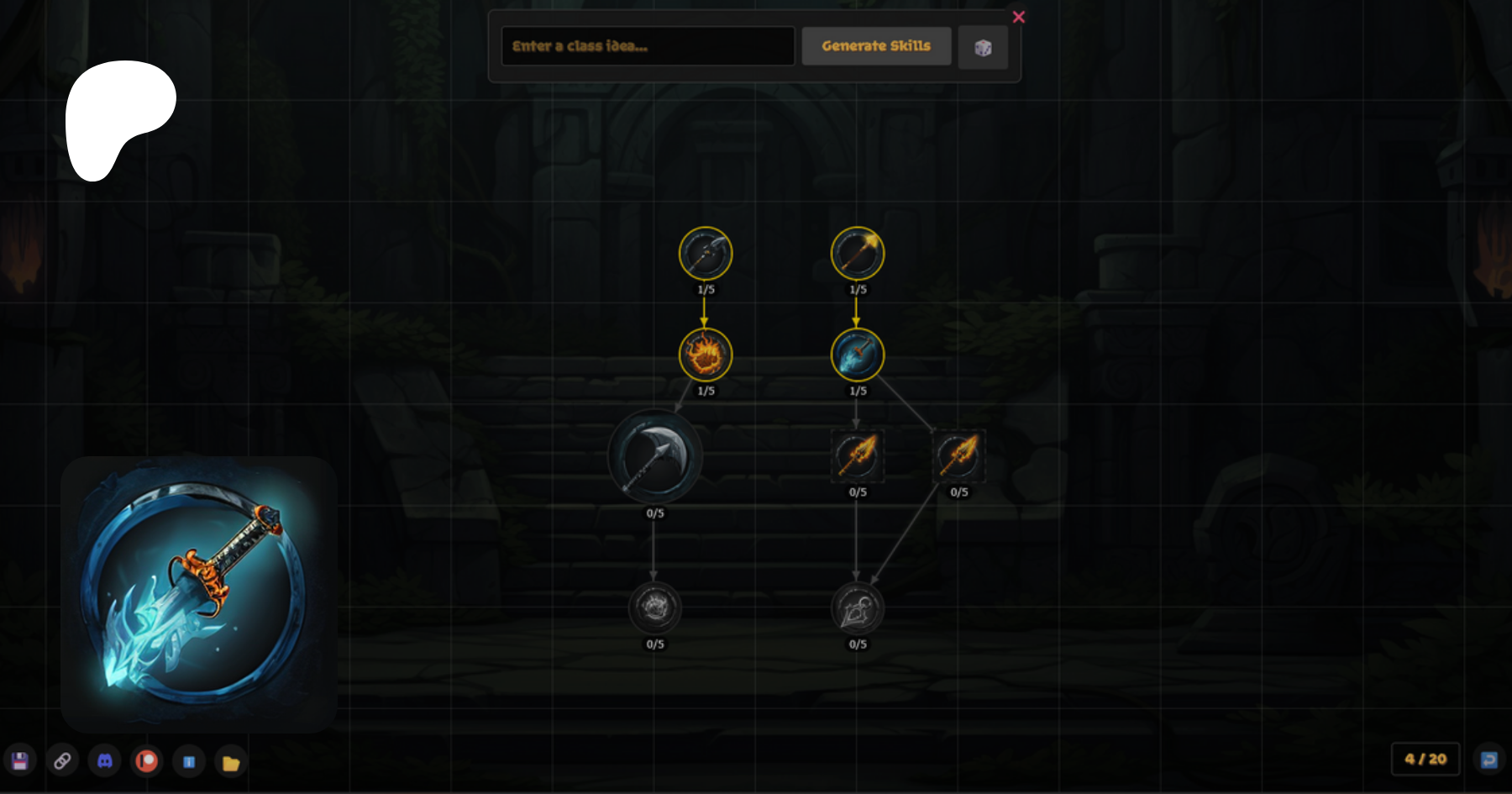Open the Patreon link in the bottom toolbar
Screen dimensions: 1512x794
coord(147,761)
